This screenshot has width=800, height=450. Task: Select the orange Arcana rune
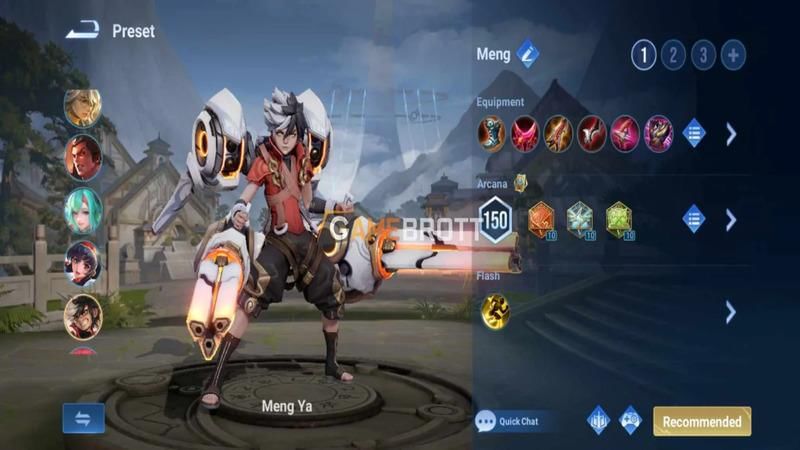click(541, 219)
